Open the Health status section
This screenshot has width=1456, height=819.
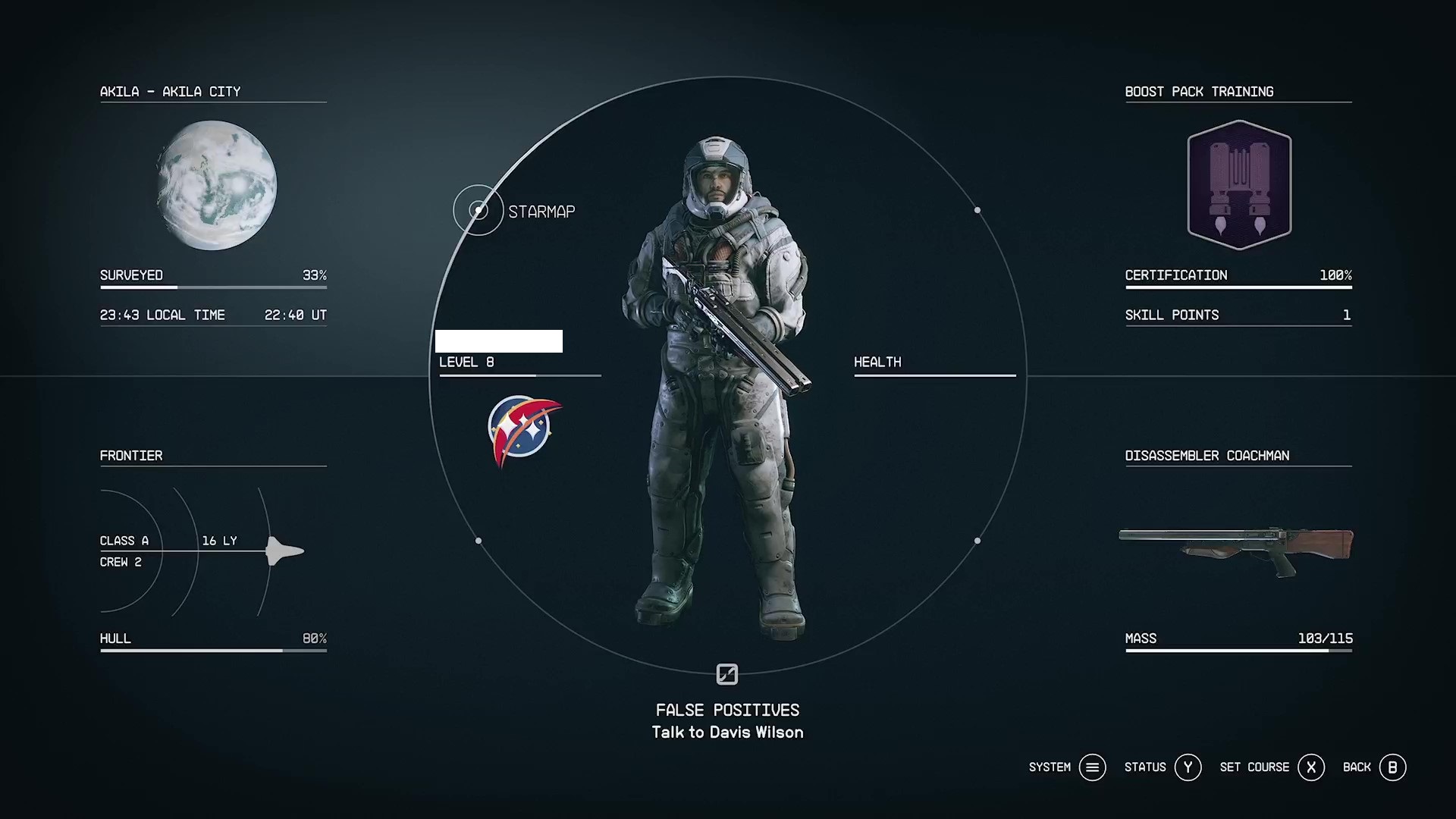(x=877, y=362)
